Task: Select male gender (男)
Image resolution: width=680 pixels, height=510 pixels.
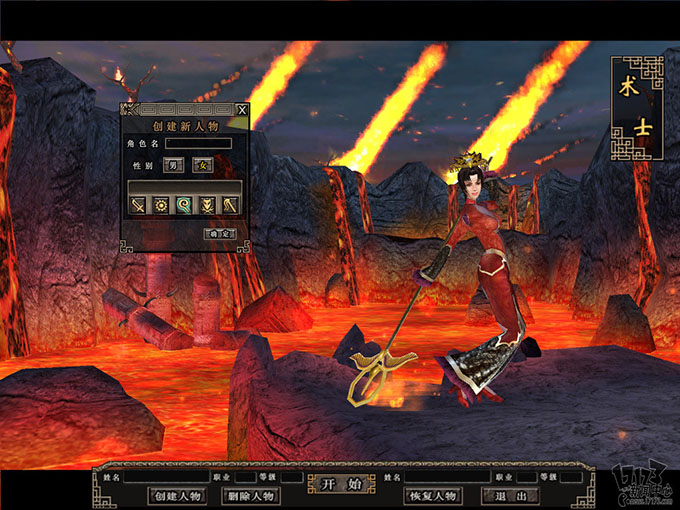Action: (174, 164)
